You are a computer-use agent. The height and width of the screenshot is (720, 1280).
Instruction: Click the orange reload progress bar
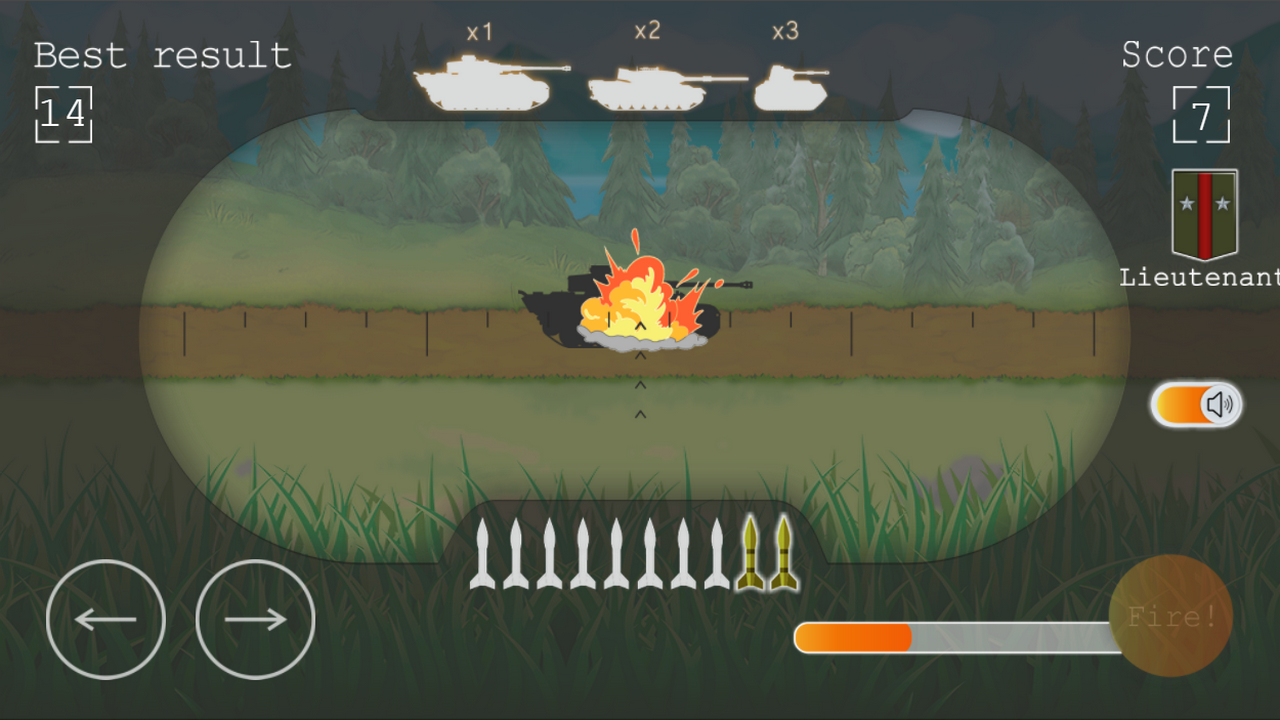tap(855, 635)
